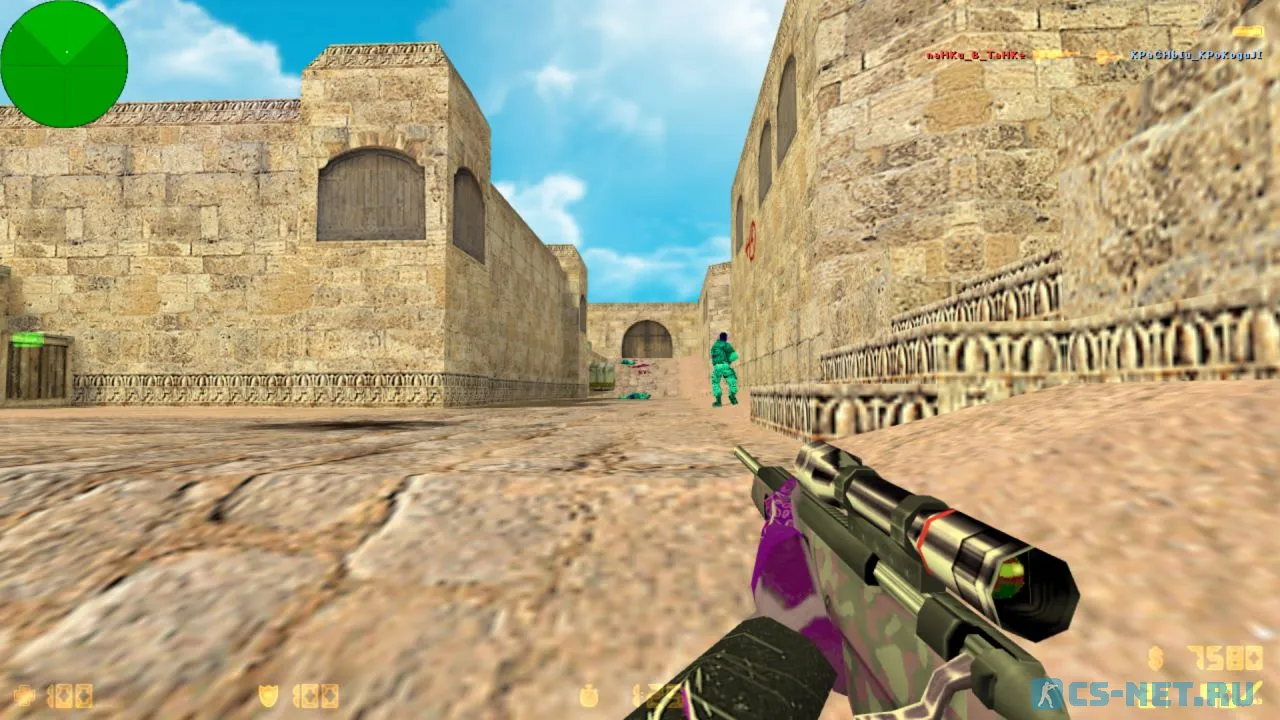Select the round timer clock icon
The height and width of the screenshot is (720, 1280).
tap(591, 695)
